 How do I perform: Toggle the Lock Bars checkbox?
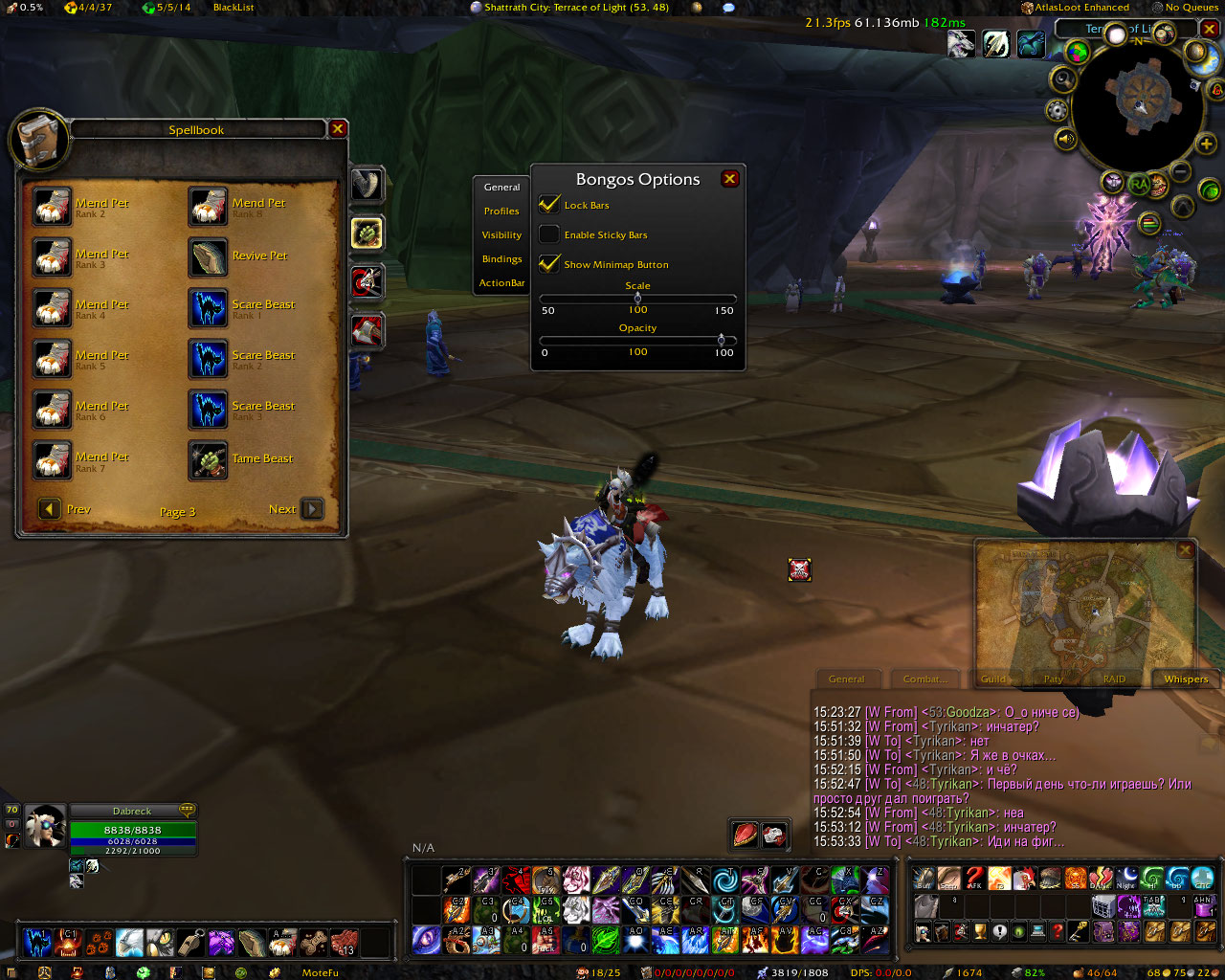point(549,205)
